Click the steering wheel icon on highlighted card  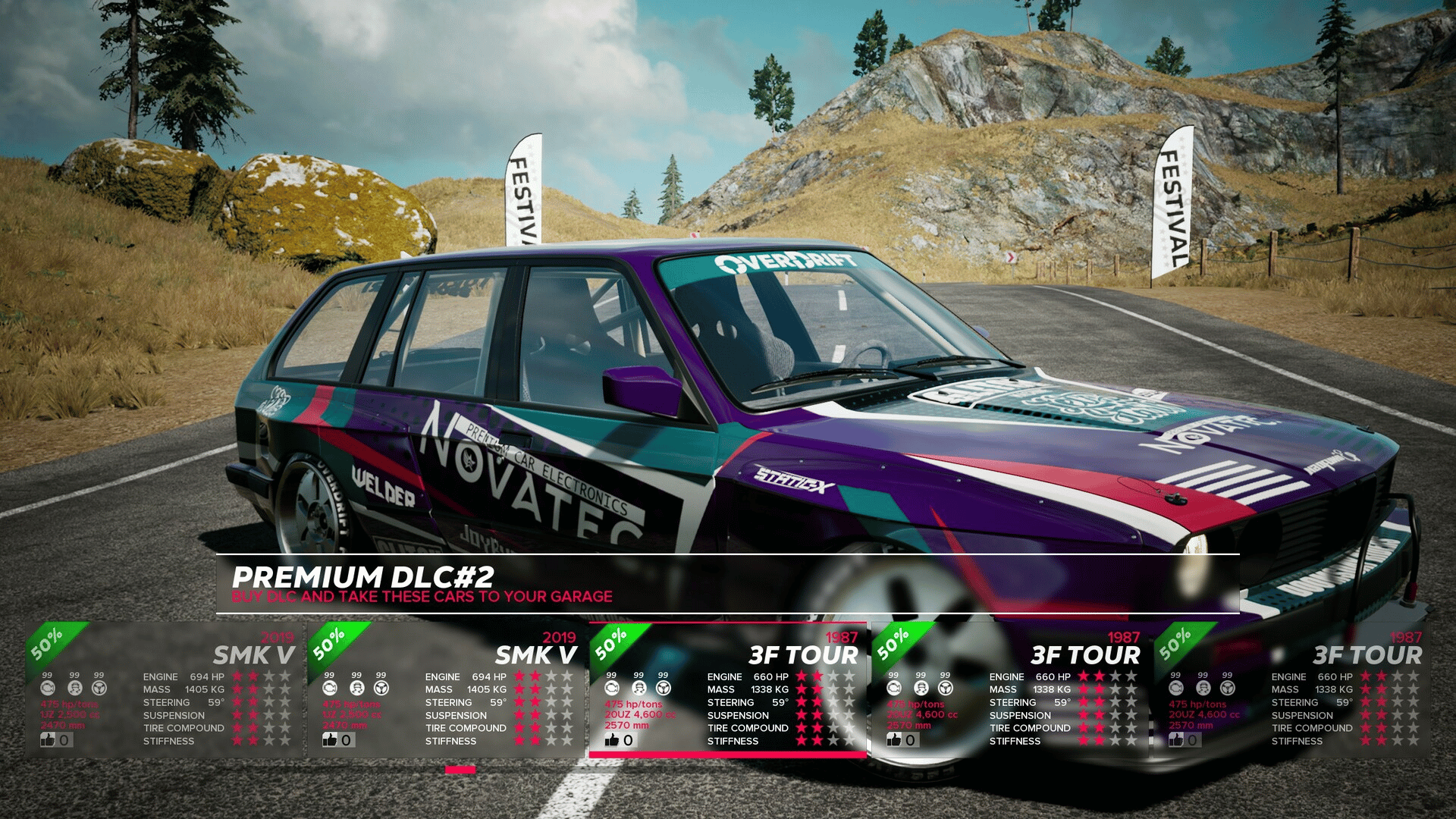(x=664, y=688)
